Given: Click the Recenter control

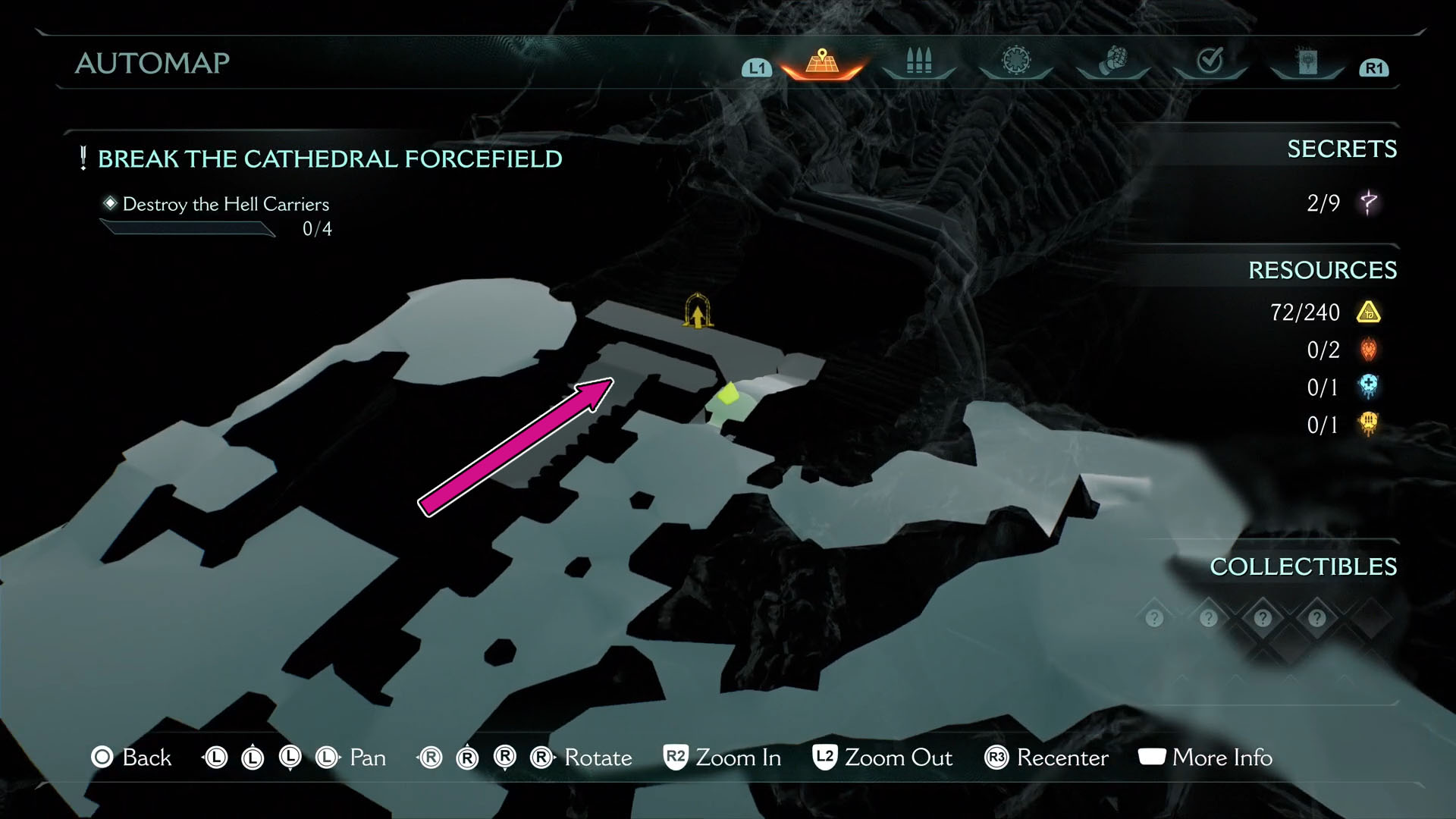Looking at the screenshot, I should [1046, 758].
